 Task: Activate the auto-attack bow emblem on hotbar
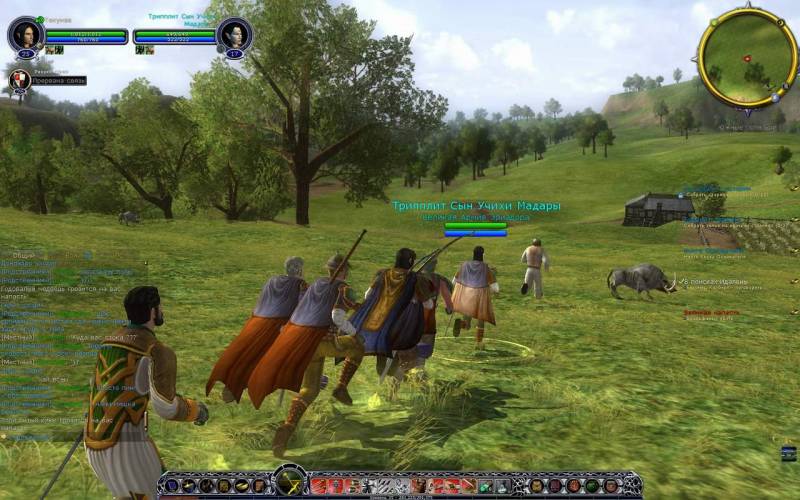point(290,482)
